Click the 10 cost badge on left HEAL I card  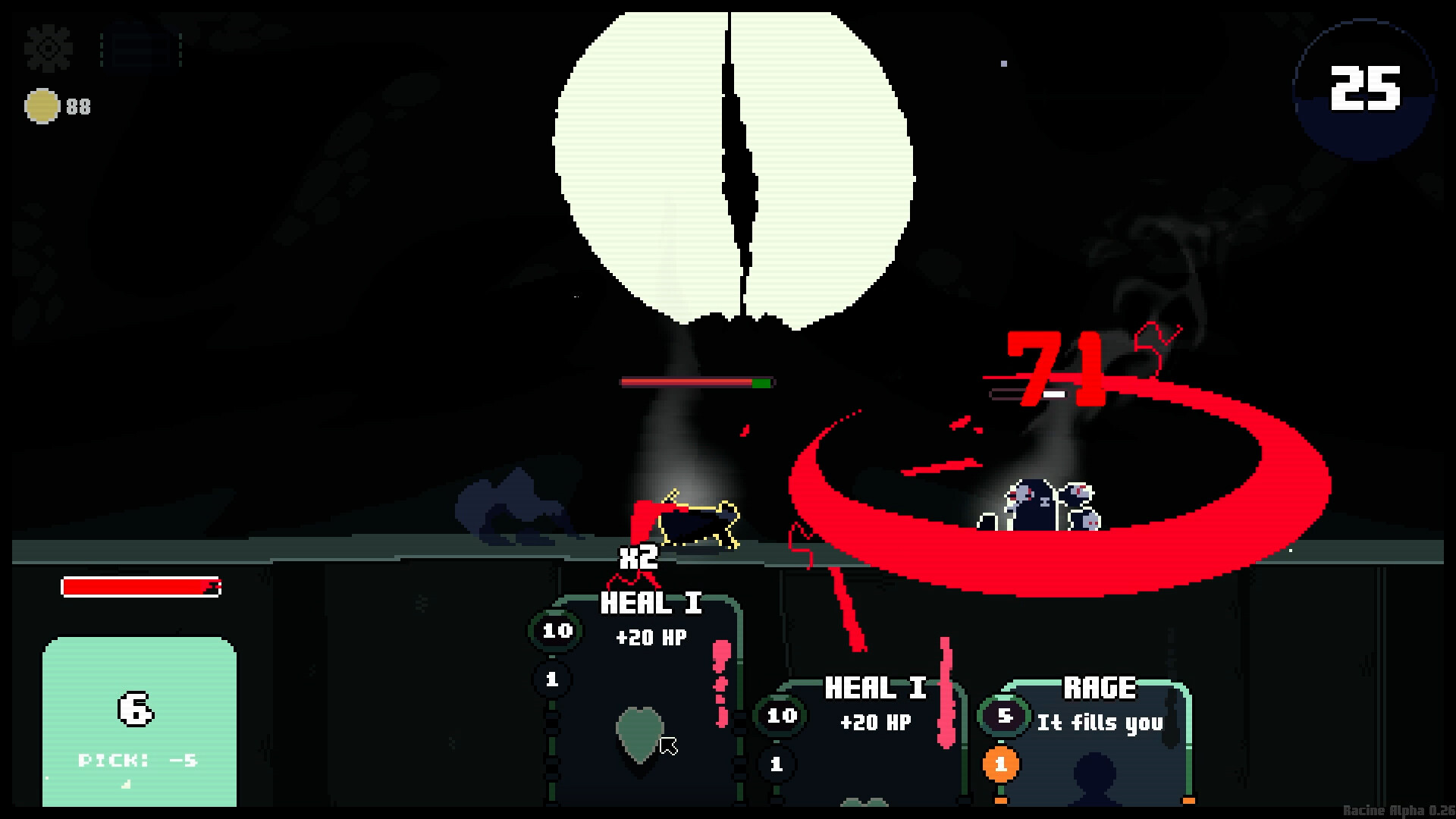[554, 632]
